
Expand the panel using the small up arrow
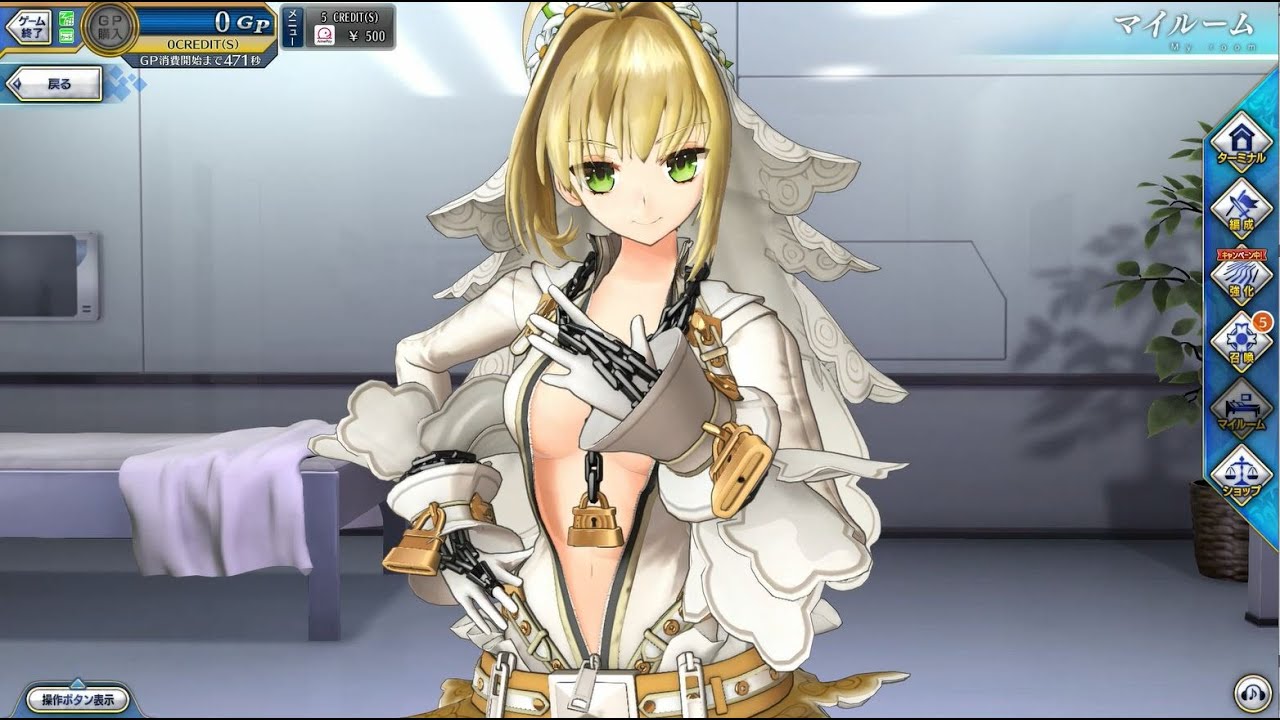click(77, 683)
